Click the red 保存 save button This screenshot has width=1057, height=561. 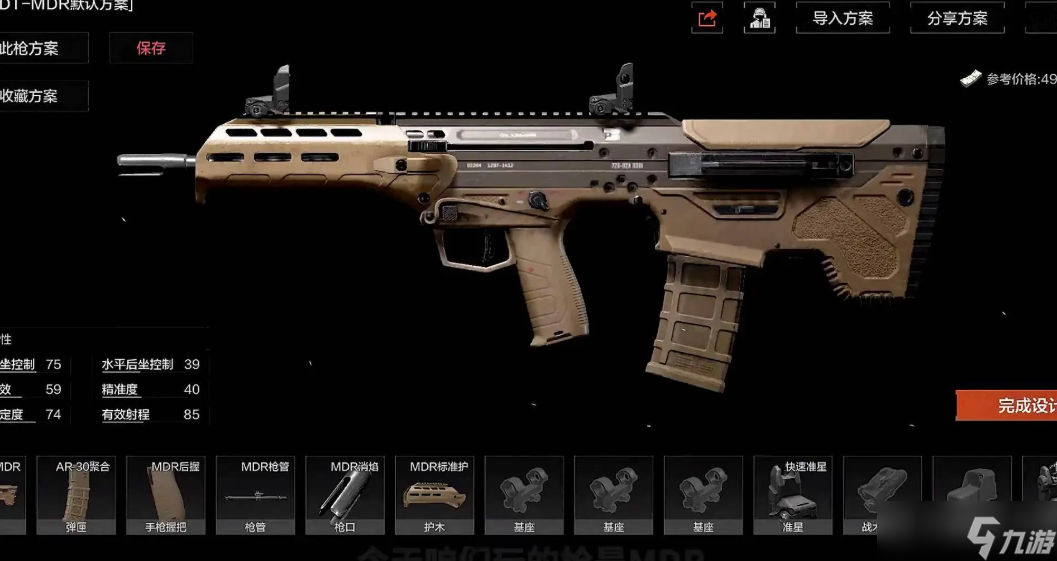tap(151, 48)
